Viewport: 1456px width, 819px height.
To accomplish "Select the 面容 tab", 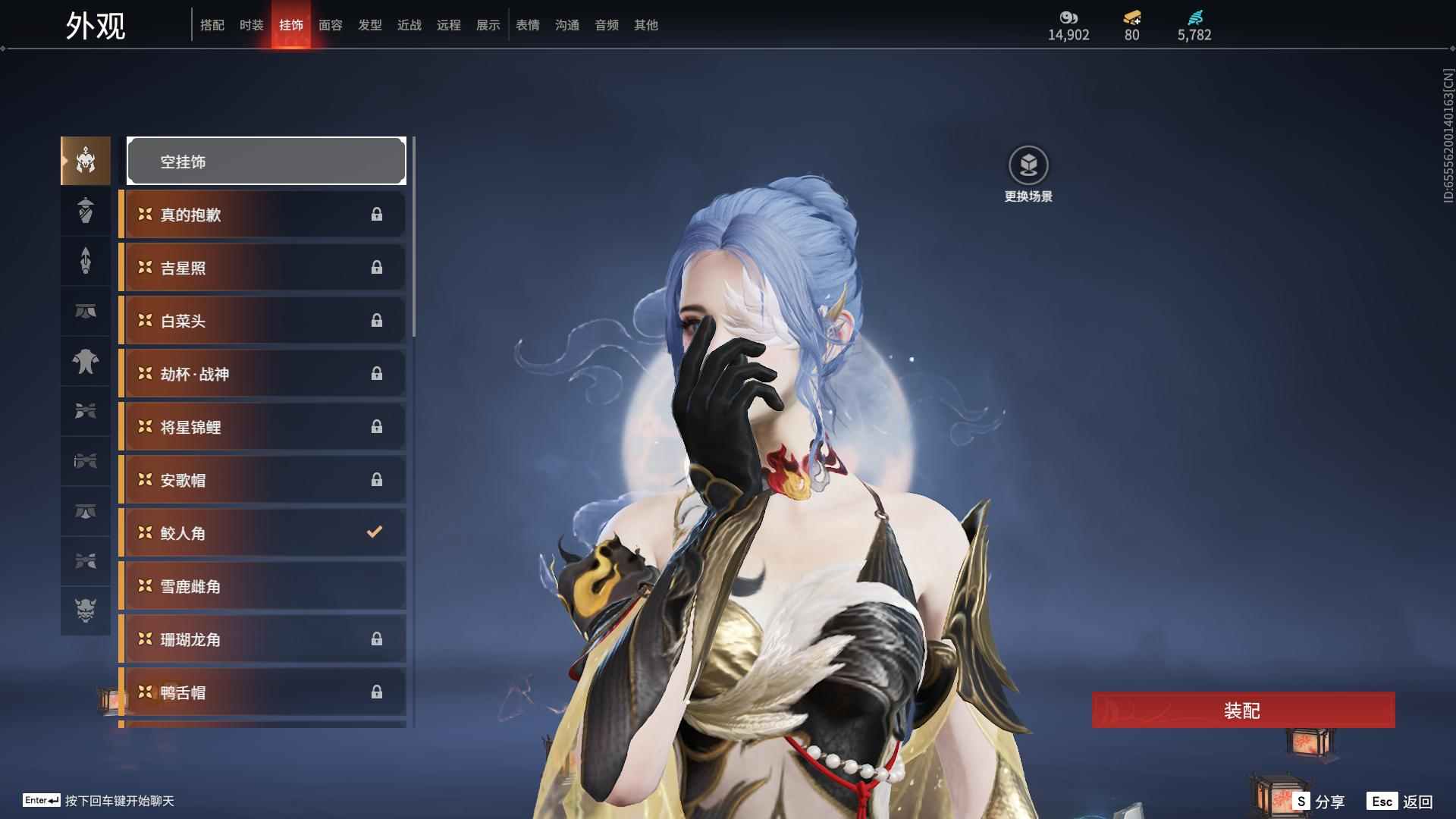I will point(330,25).
